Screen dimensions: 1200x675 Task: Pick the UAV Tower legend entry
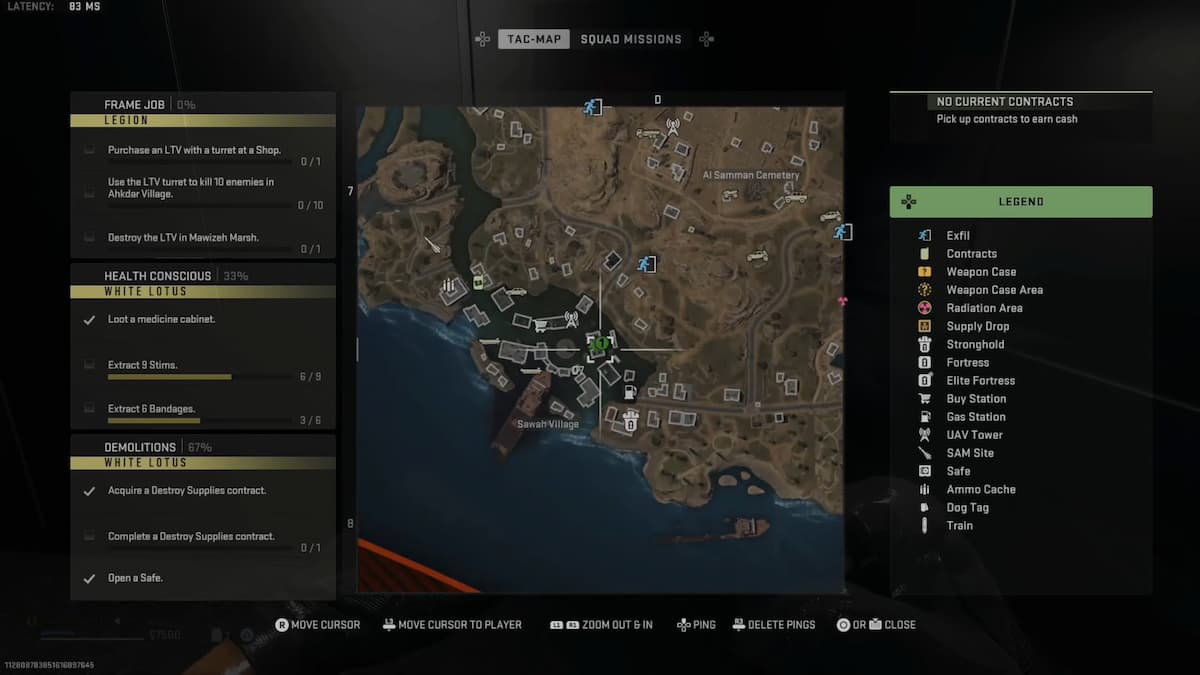point(974,435)
